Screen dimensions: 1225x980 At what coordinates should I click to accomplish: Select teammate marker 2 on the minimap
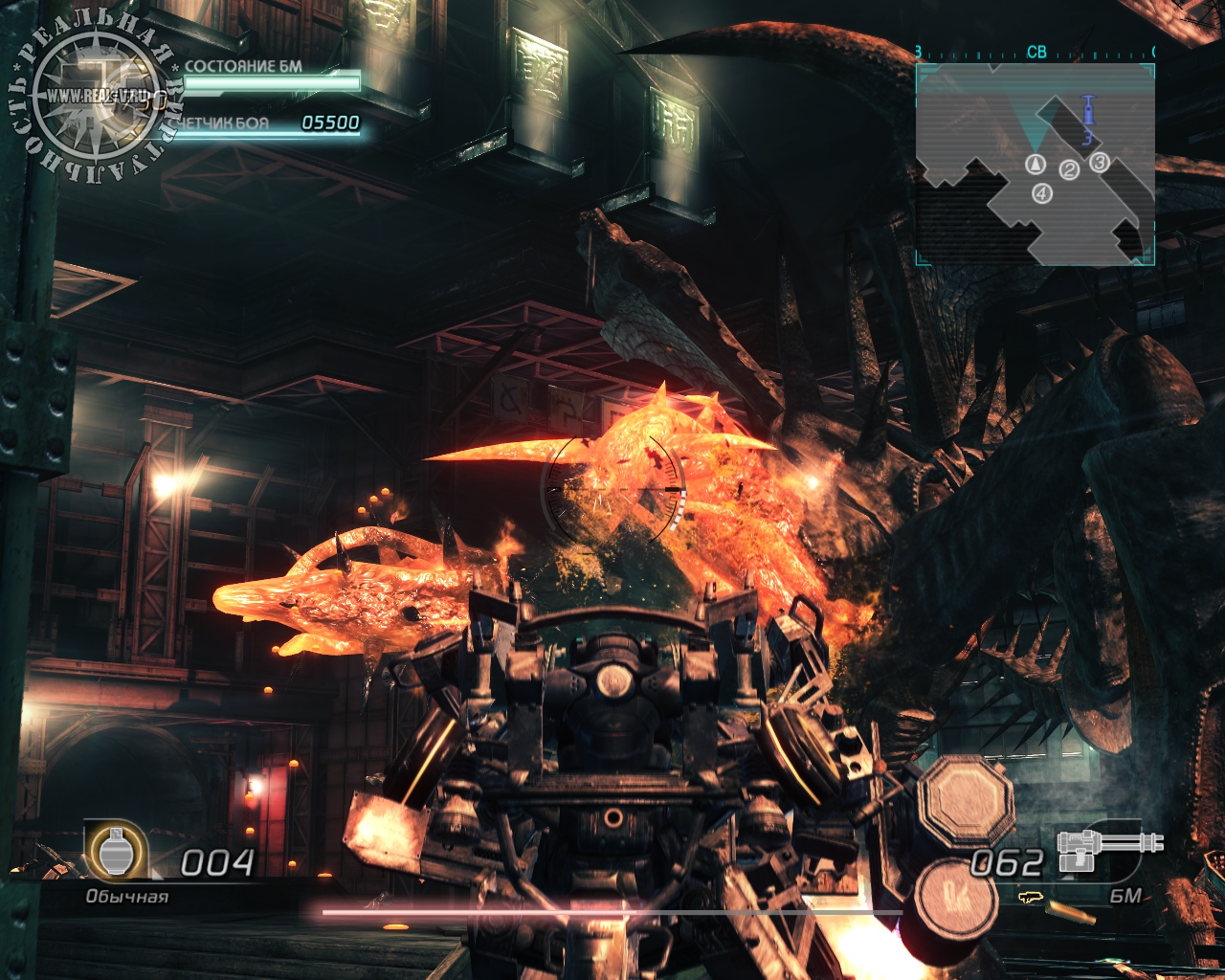[x=1069, y=170]
